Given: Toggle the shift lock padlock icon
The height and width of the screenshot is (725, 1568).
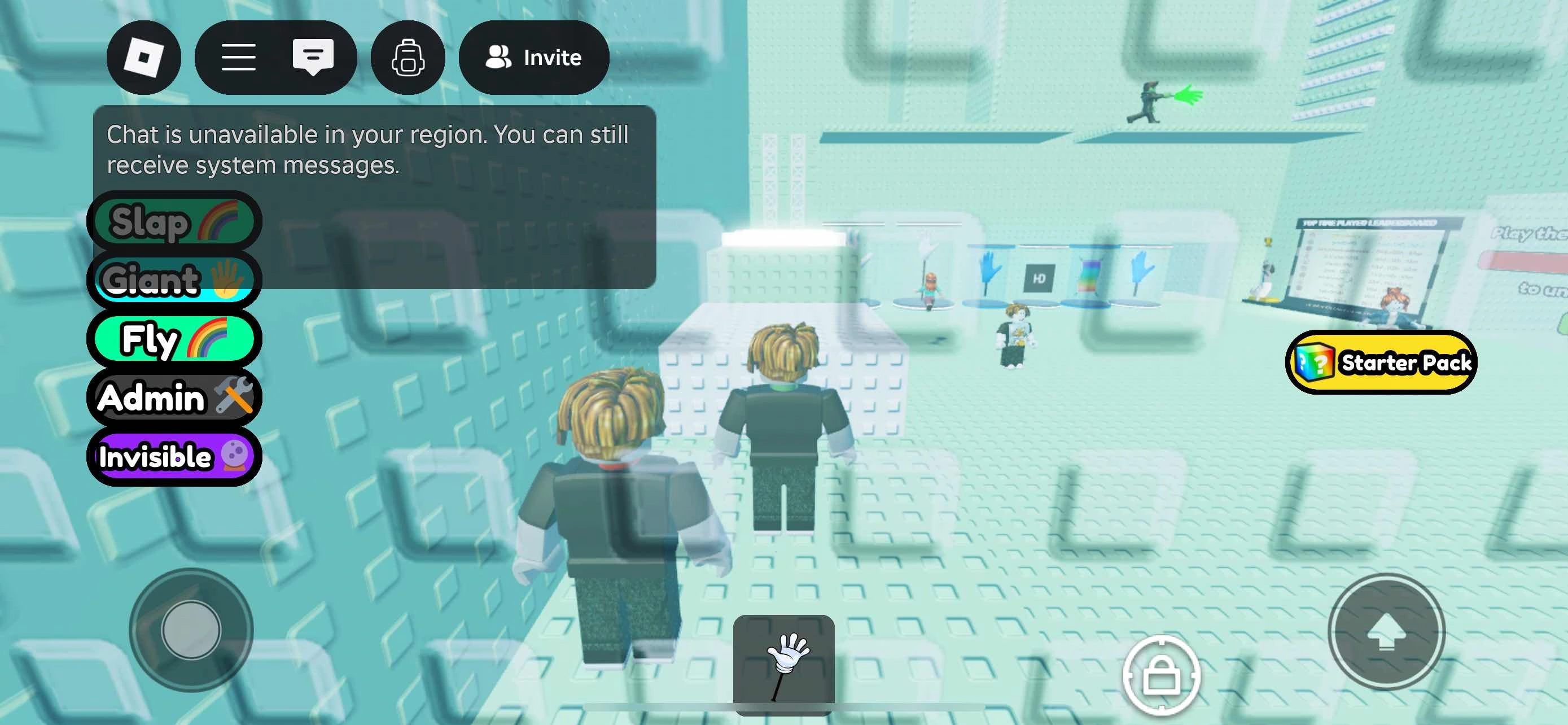Looking at the screenshot, I should tap(1162, 675).
